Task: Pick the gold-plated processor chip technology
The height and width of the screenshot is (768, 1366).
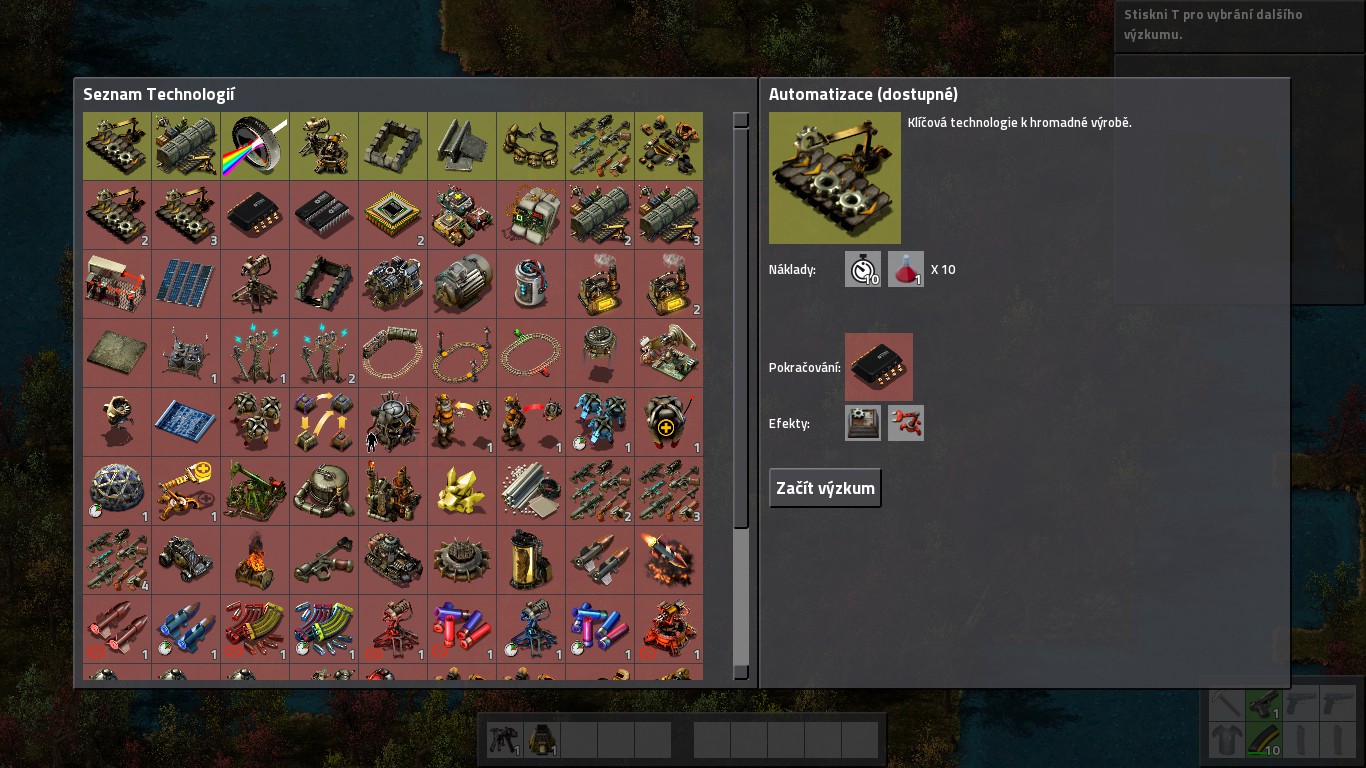Action: click(393, 215)
